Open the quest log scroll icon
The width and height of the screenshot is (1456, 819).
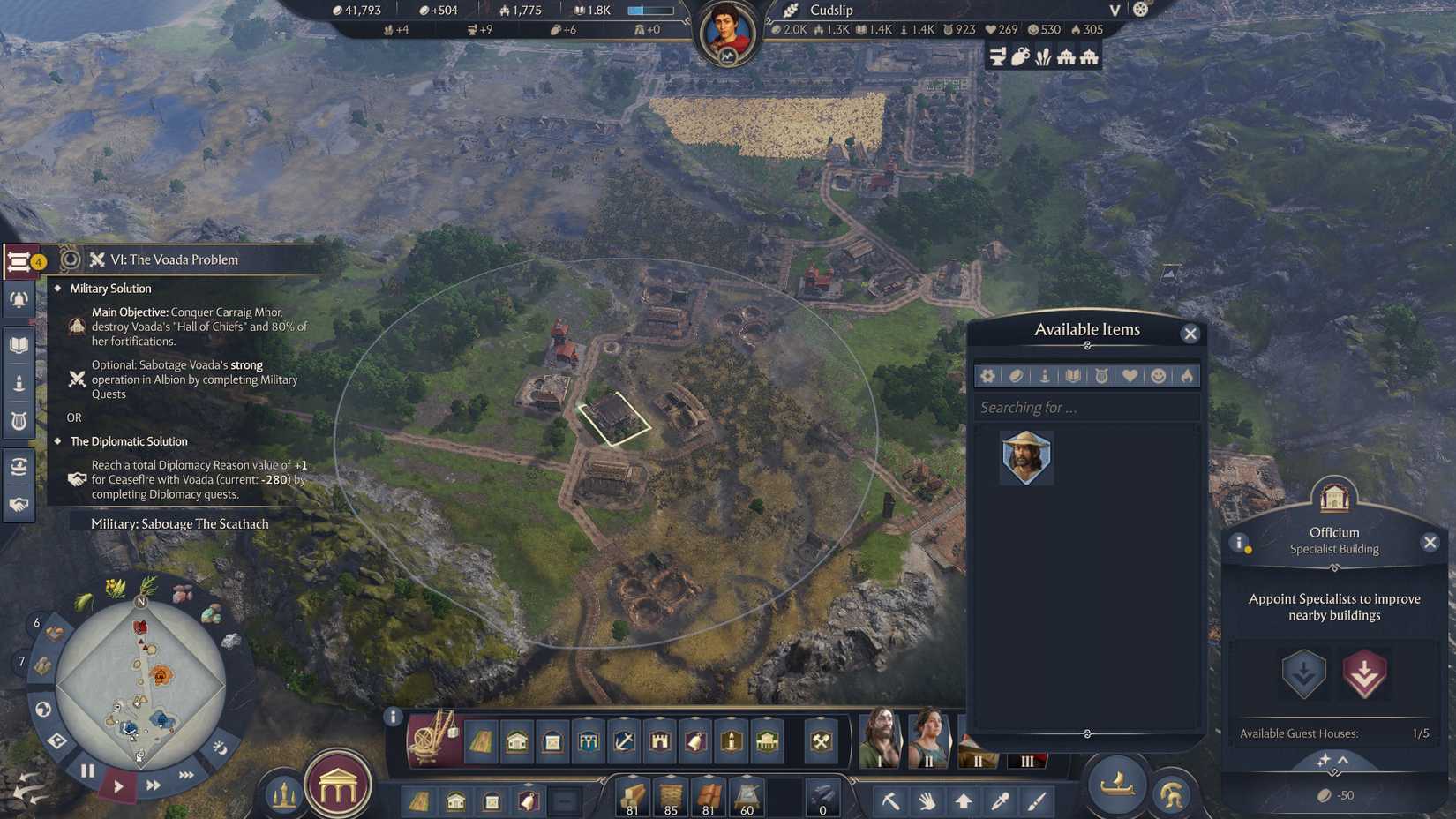tap(19, 260)
